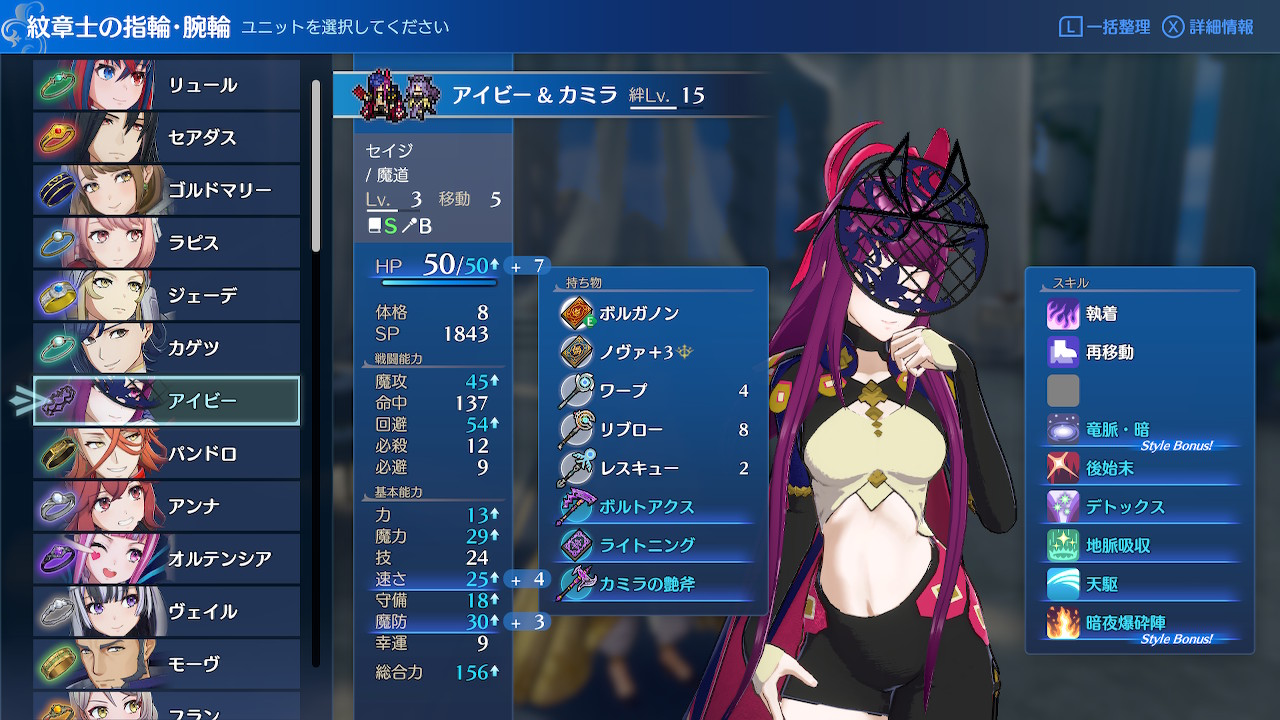Viewport: 1280px width, 720px height.
Task: Open the 暗夜爆砕陣 skill entry
Action: [1140, 622]
